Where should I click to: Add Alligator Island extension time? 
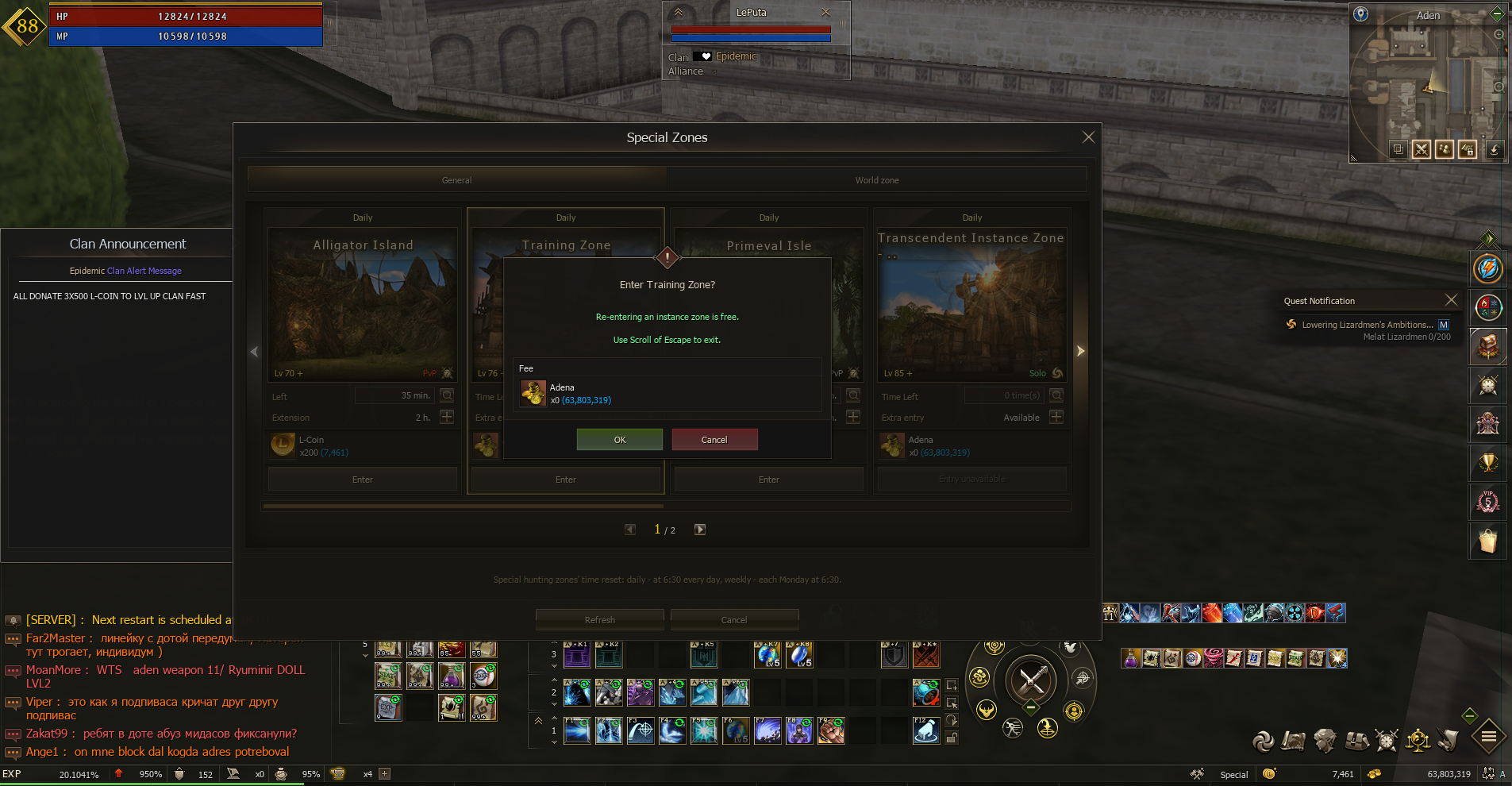tap(447, 417)
